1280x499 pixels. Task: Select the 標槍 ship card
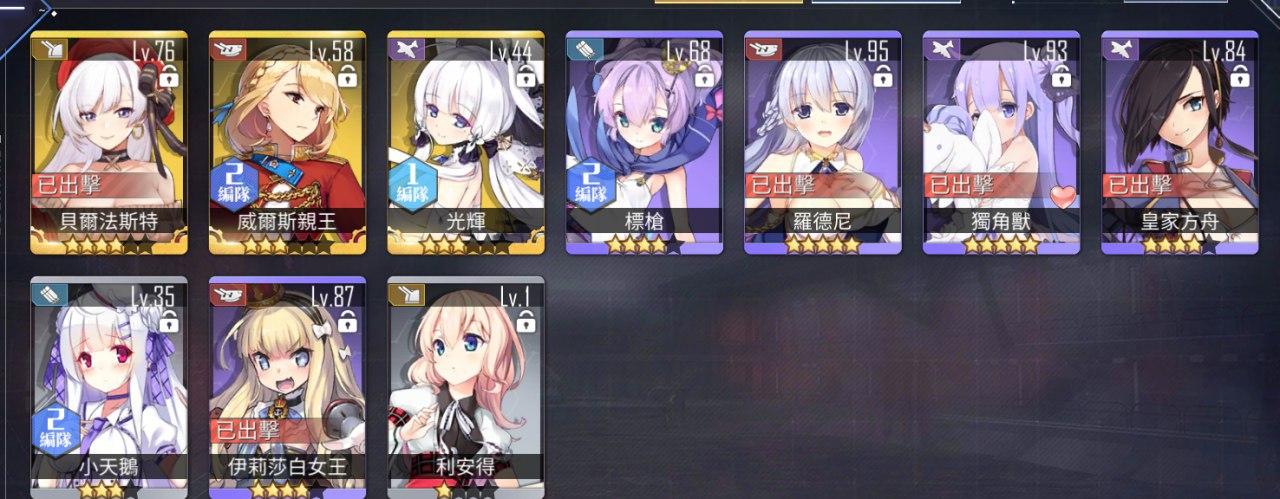644,140
